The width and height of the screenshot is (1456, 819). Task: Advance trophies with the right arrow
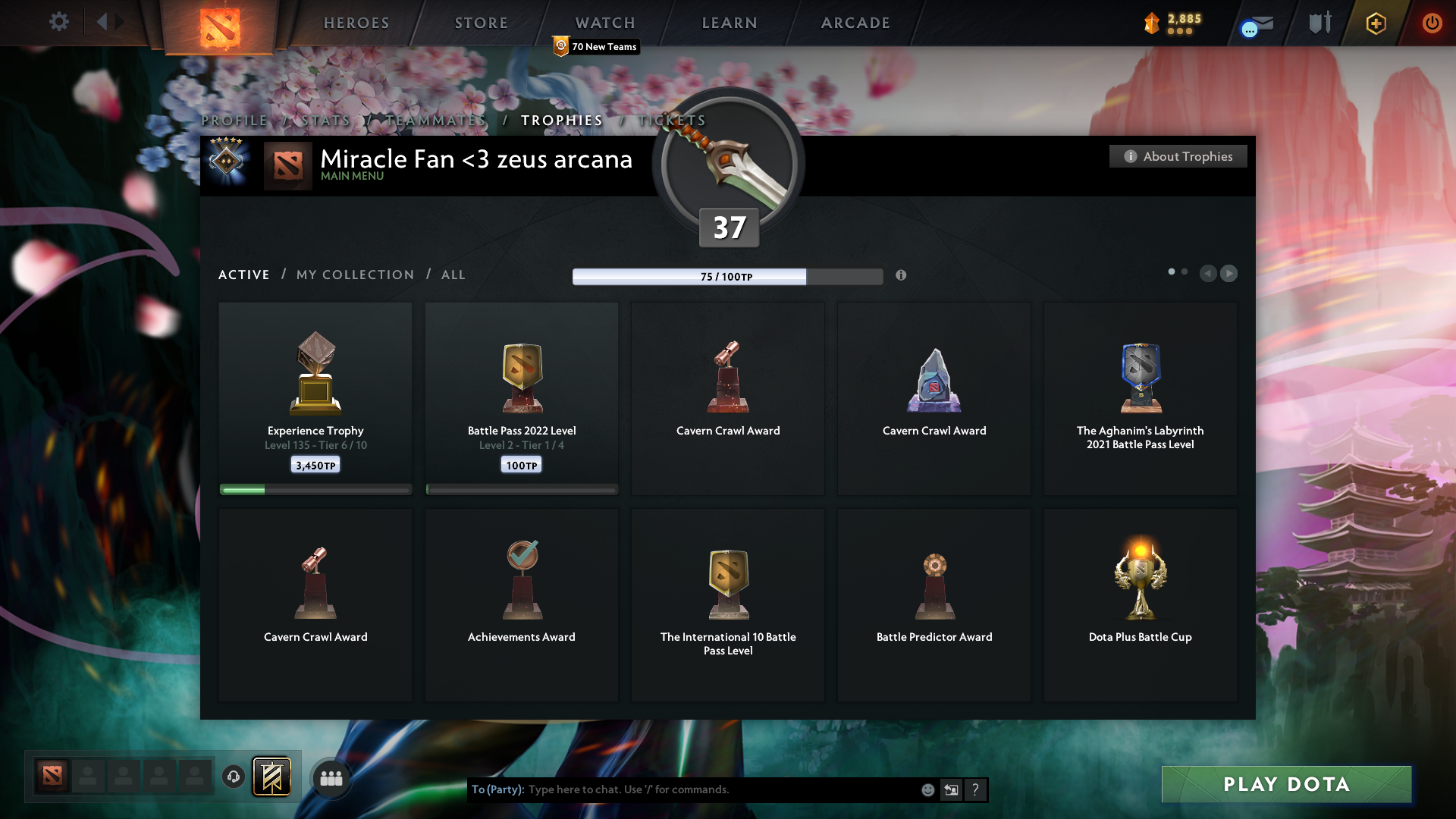coord(1229,274)
